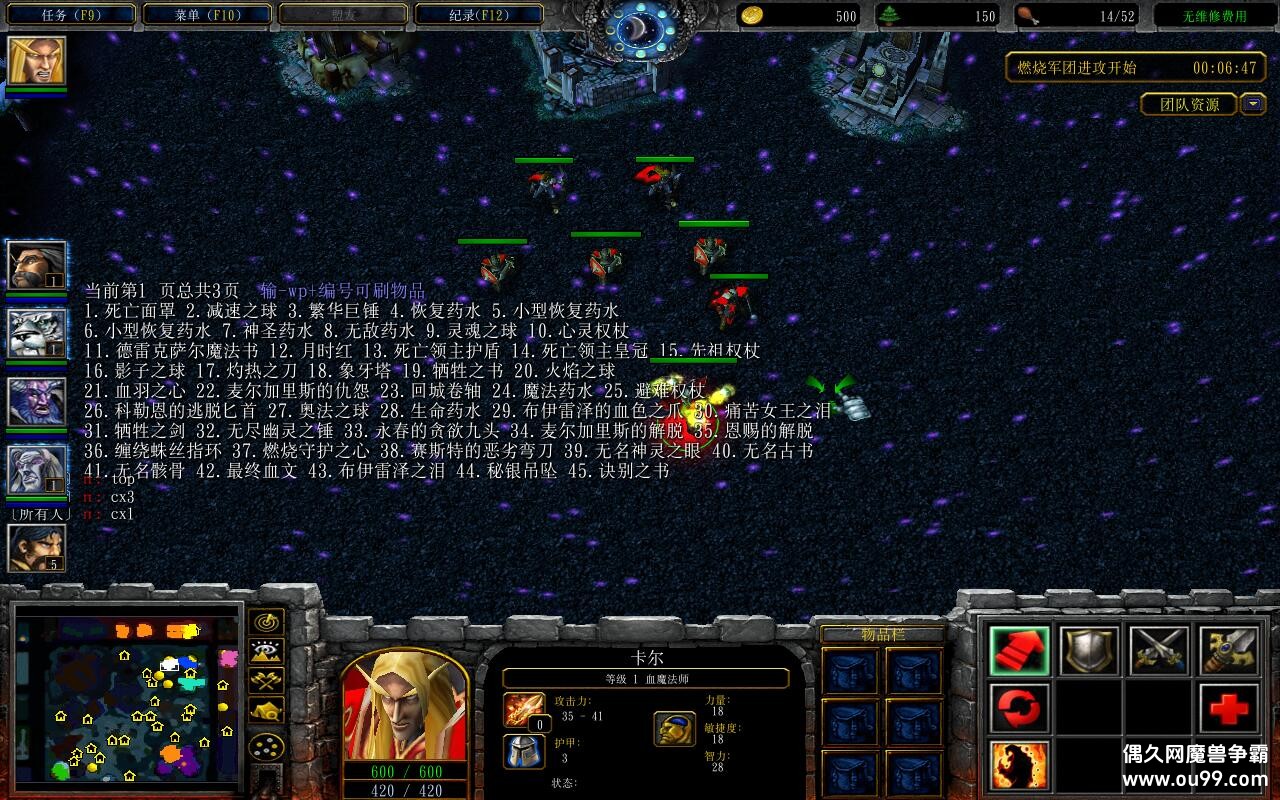
Task: Cast the flame ability icon
Action: (x=1020, y=765)
